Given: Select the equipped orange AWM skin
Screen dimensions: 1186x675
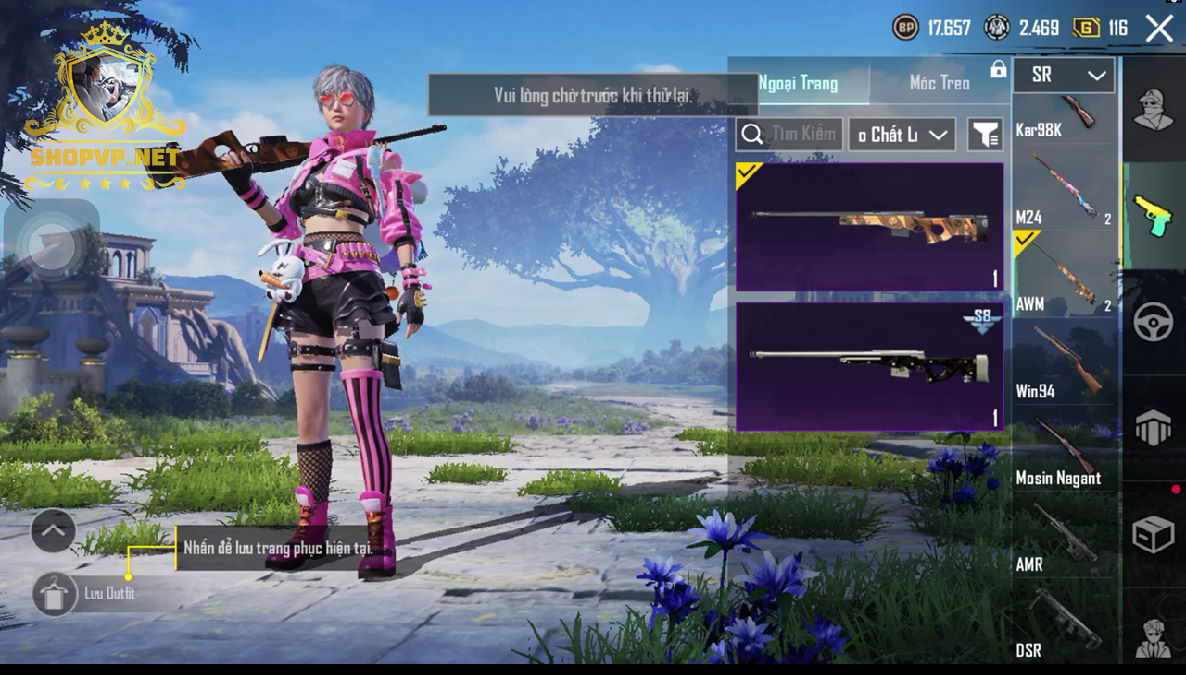Looking at the screenshot, I should point(869,227).
